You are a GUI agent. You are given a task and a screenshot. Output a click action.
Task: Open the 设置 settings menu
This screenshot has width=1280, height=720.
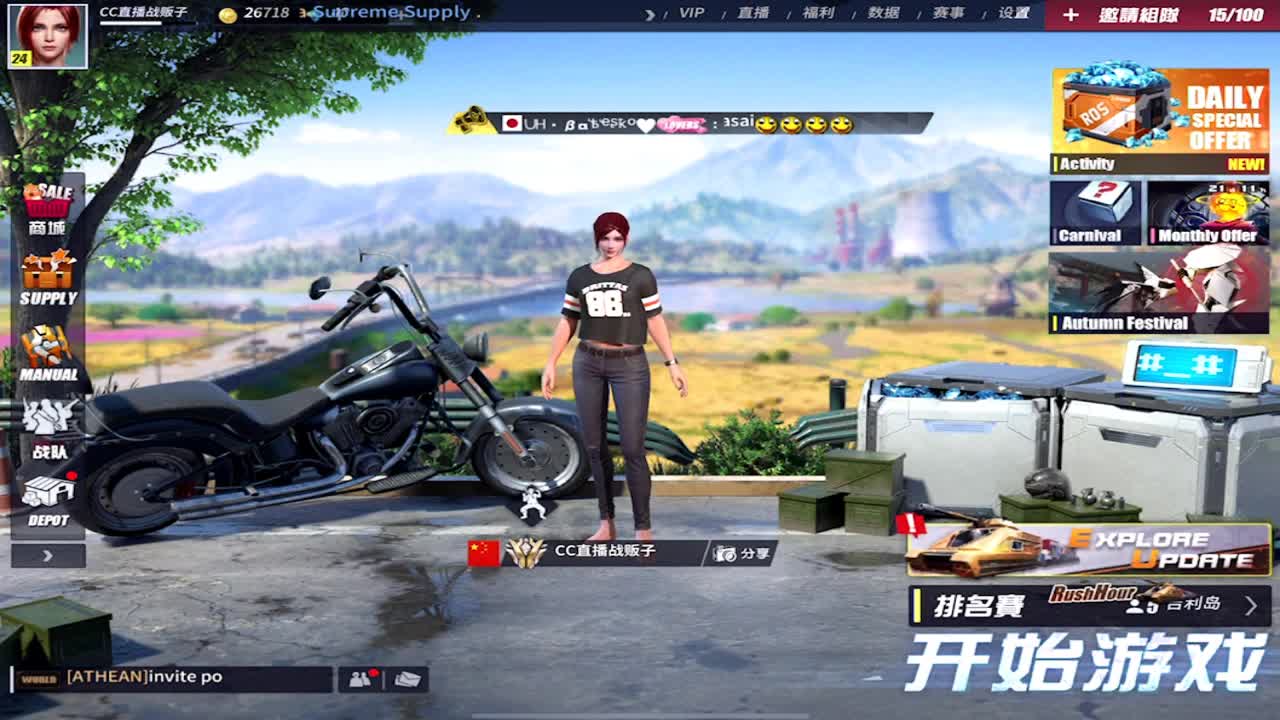(x=1013, y=14)
